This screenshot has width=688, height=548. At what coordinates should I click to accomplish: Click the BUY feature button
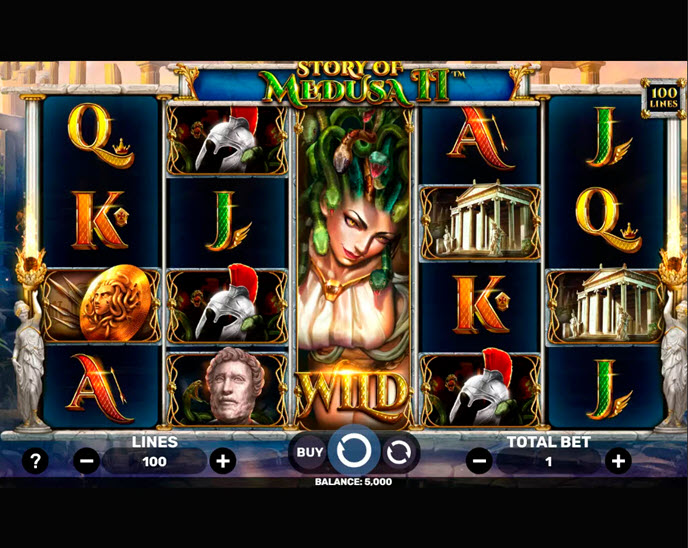coord(310,452)
